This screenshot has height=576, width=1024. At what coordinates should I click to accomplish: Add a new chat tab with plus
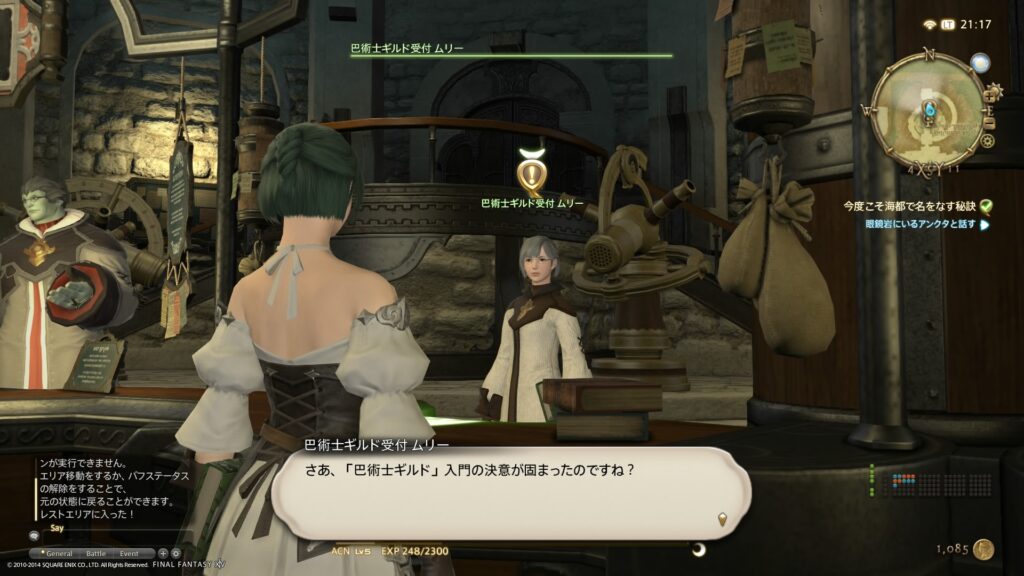click(x=162, y=552)
